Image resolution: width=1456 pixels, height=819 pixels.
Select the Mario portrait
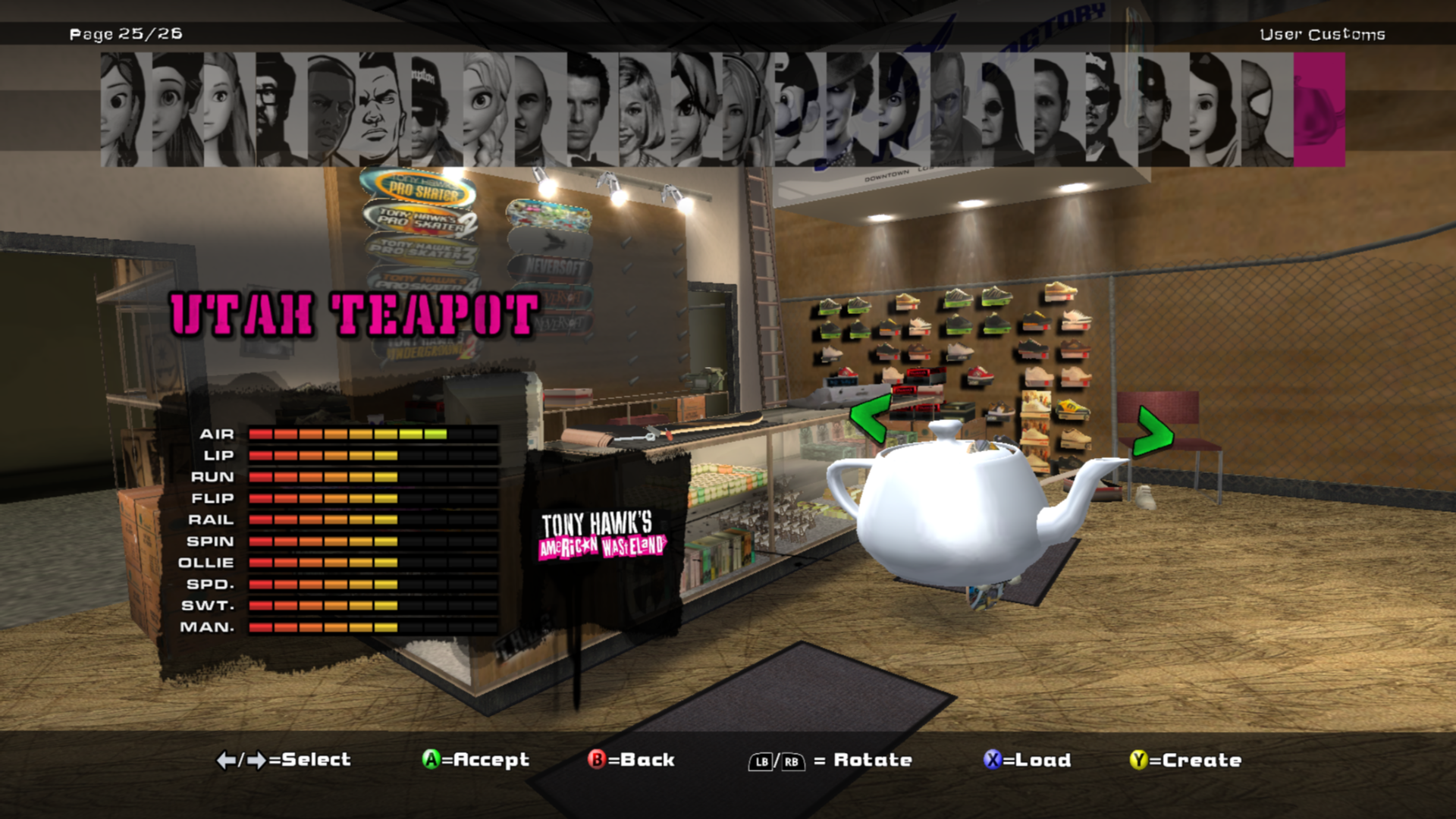(800, 110)
